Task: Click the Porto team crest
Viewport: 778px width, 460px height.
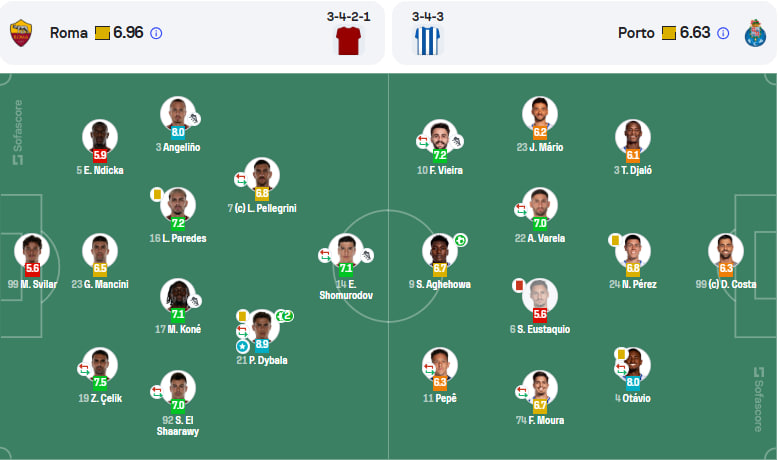Action: tap(755, 33)
